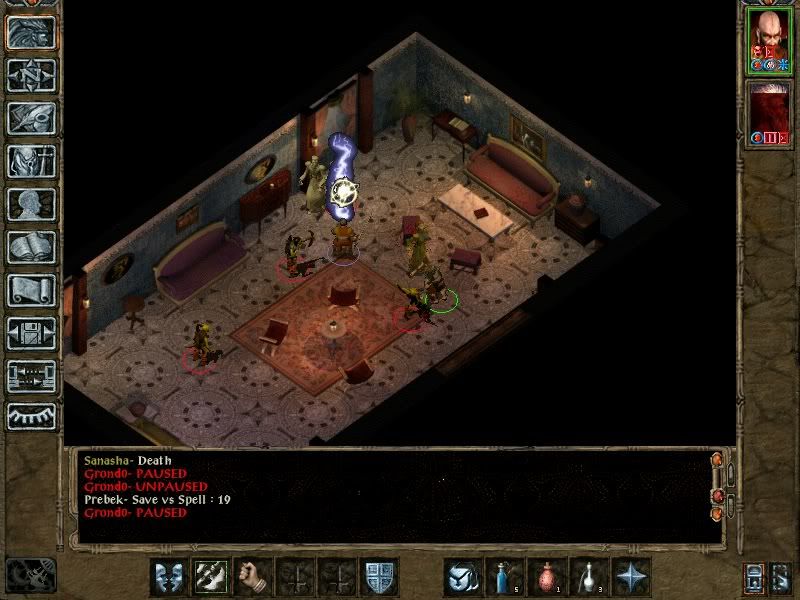
Task: Select the fist attack weapon slot
Action: tap(252, 577)
